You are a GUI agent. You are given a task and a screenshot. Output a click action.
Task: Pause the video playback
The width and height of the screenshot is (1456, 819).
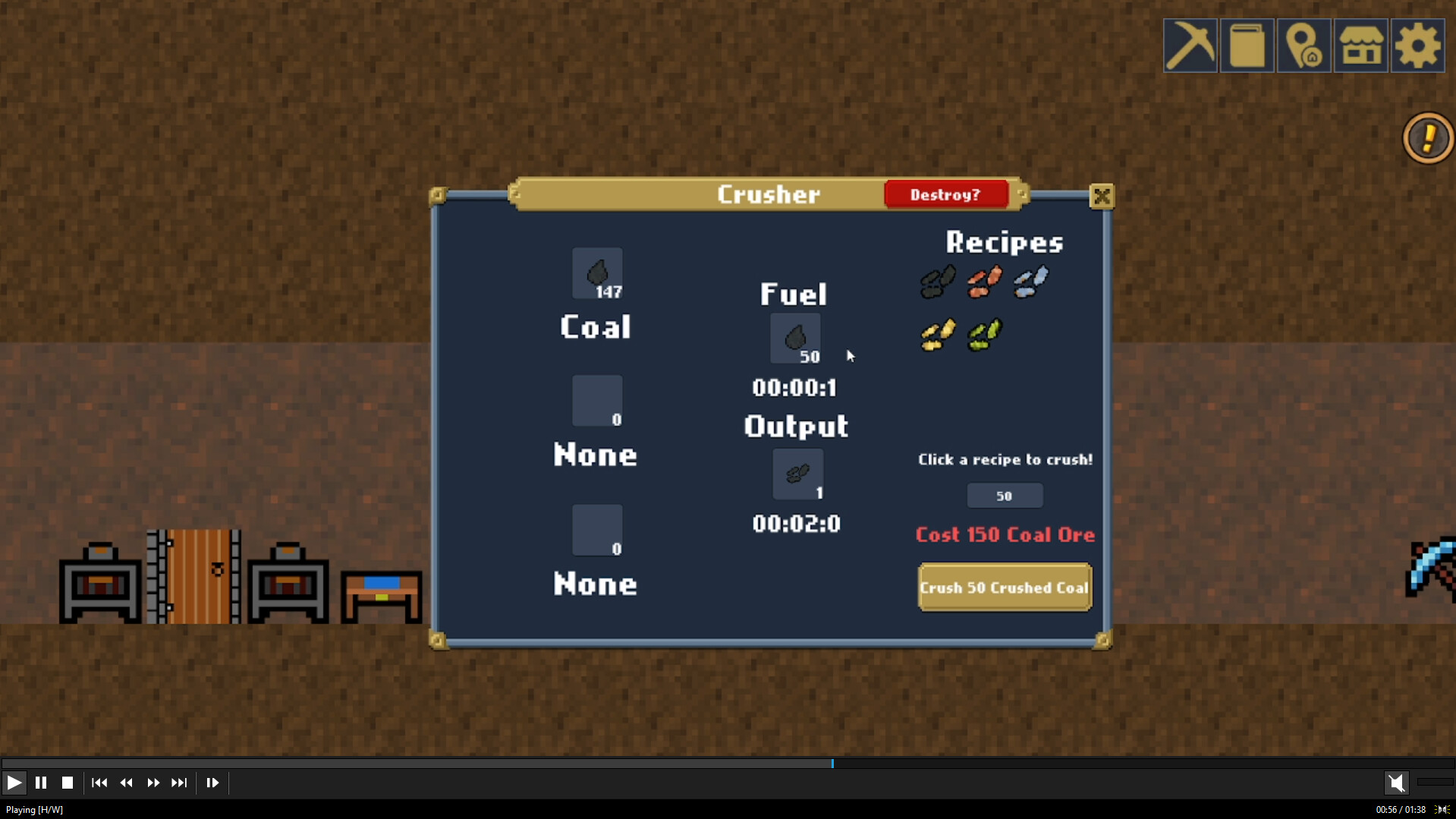coord(41,783)
